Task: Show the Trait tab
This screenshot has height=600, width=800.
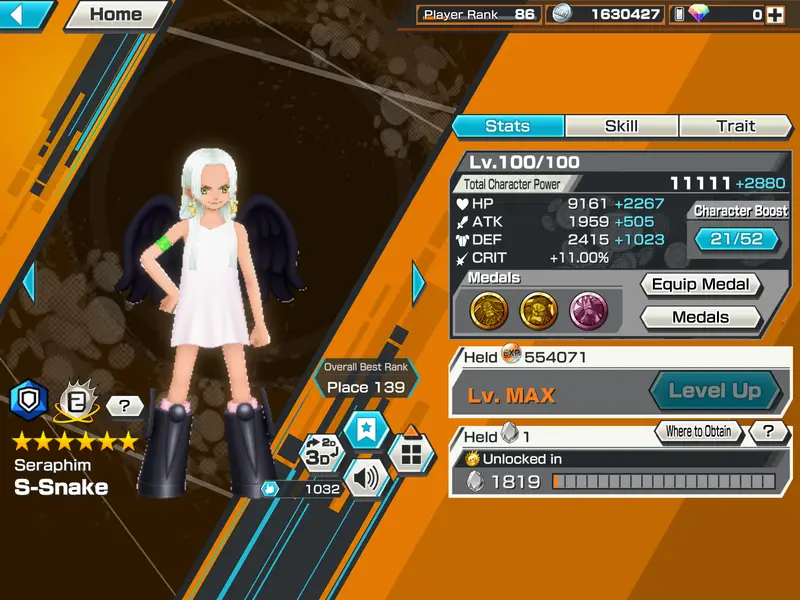Action: point(735,126)
